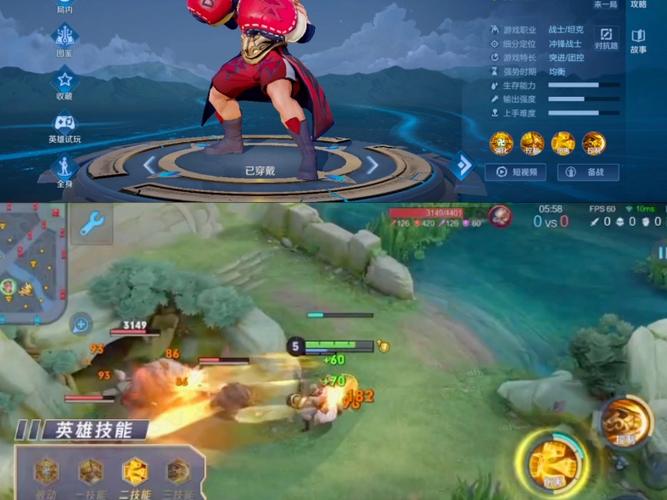Show the previous skin with left arrow

click(x=150, y=165)
